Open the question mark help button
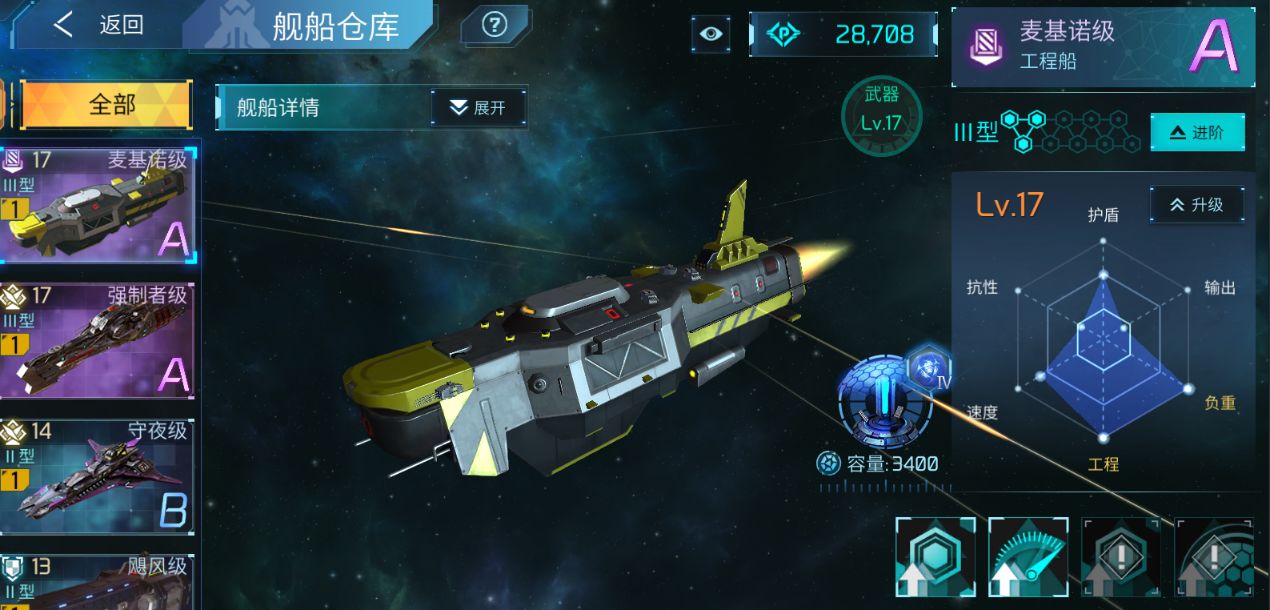 (494, 25)
